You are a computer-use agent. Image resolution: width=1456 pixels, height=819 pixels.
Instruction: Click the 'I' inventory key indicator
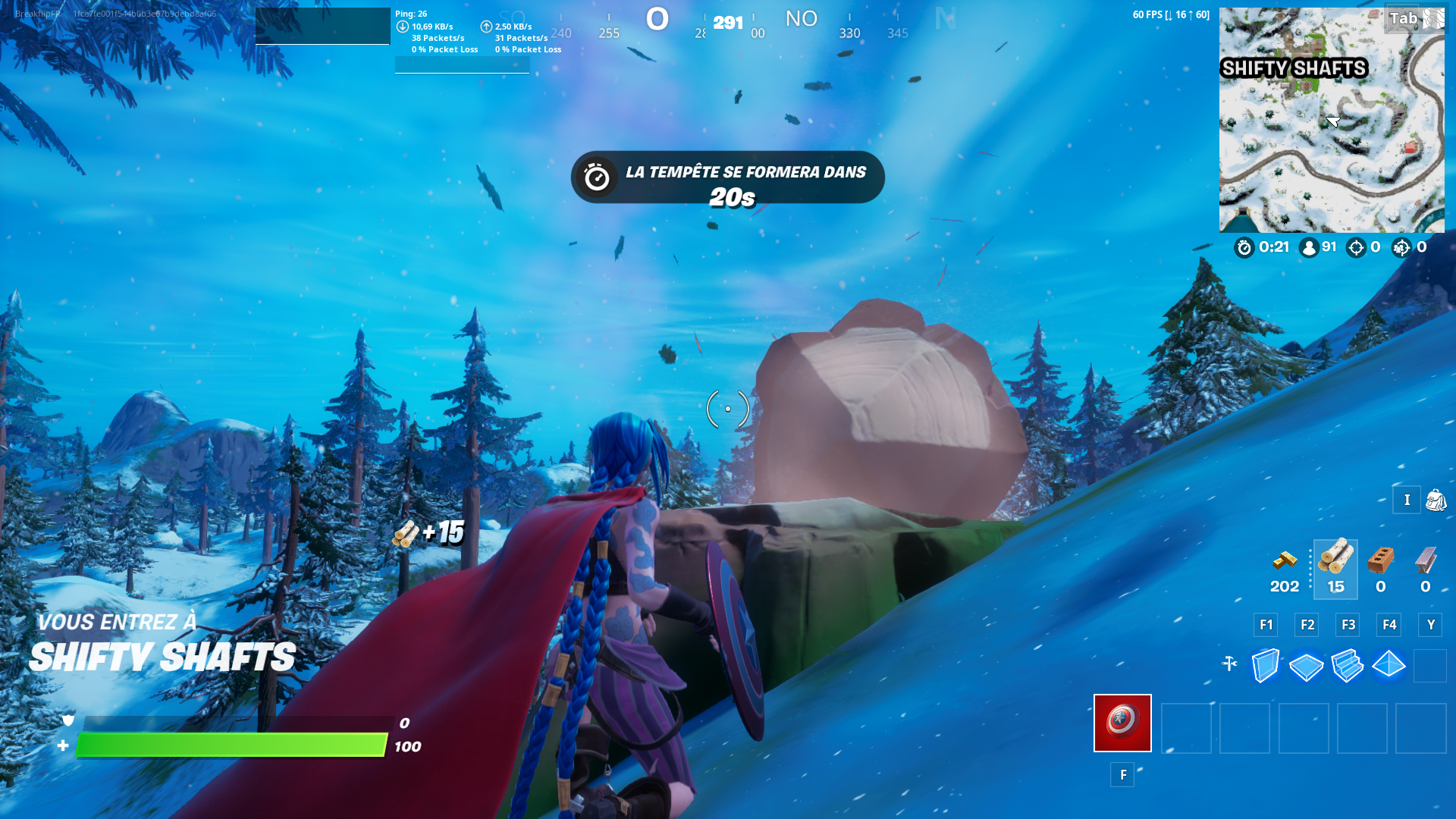(1407, 500)
